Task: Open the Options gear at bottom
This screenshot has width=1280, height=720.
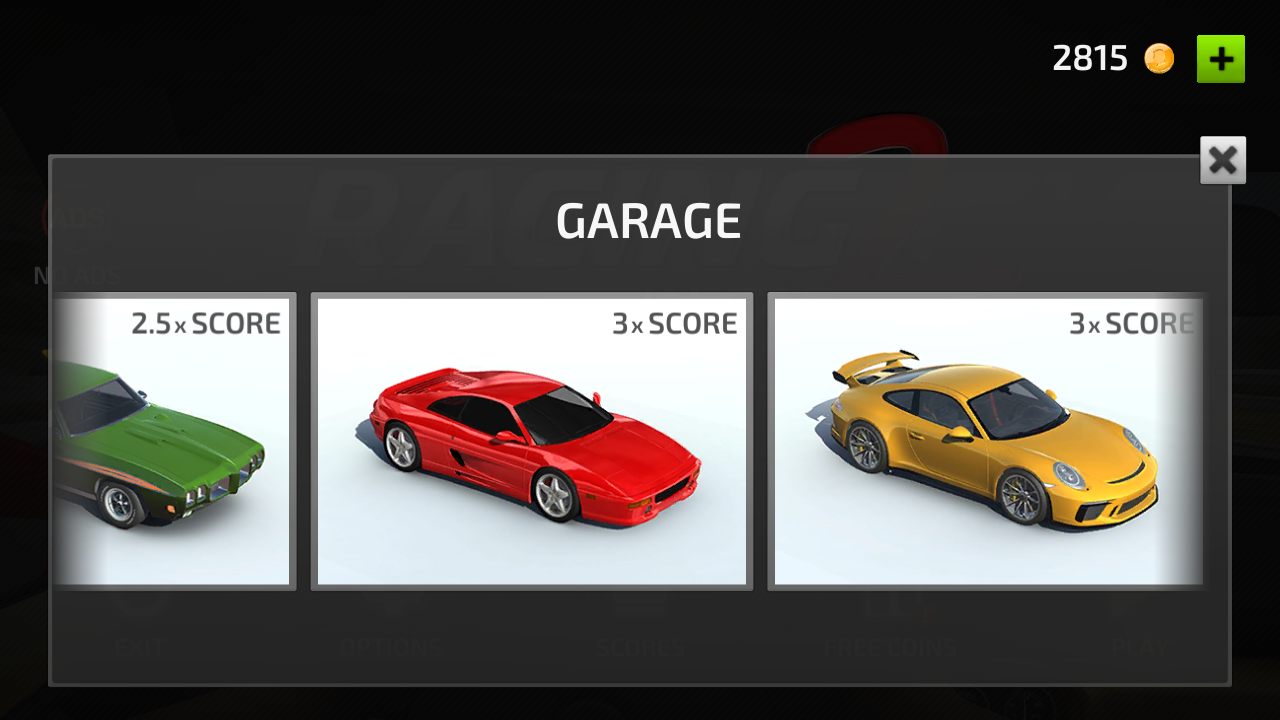Action: pos(393,605)
